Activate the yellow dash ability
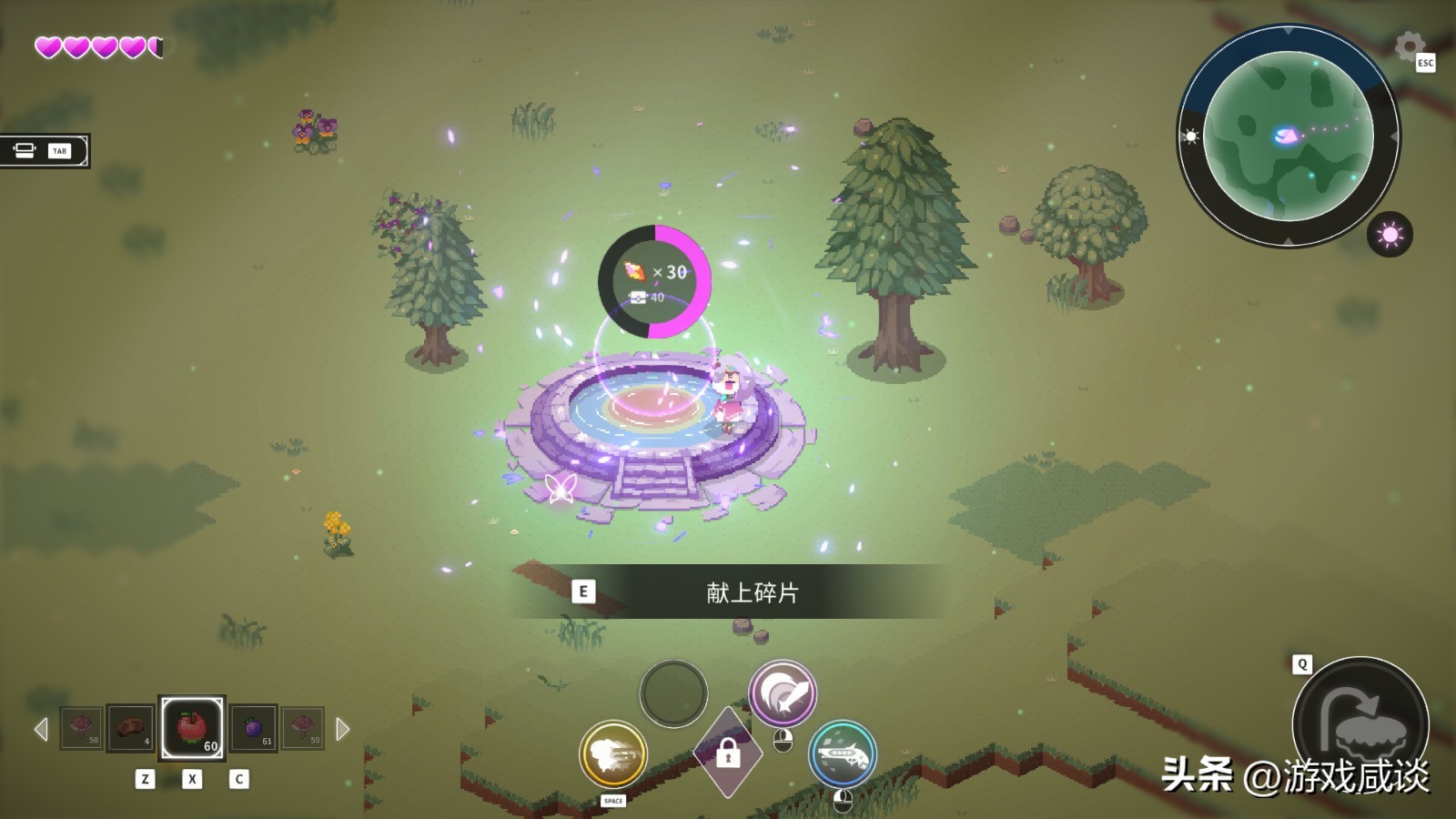The width and height of the screenshot is (1456, 819). (x=613, y=754)
